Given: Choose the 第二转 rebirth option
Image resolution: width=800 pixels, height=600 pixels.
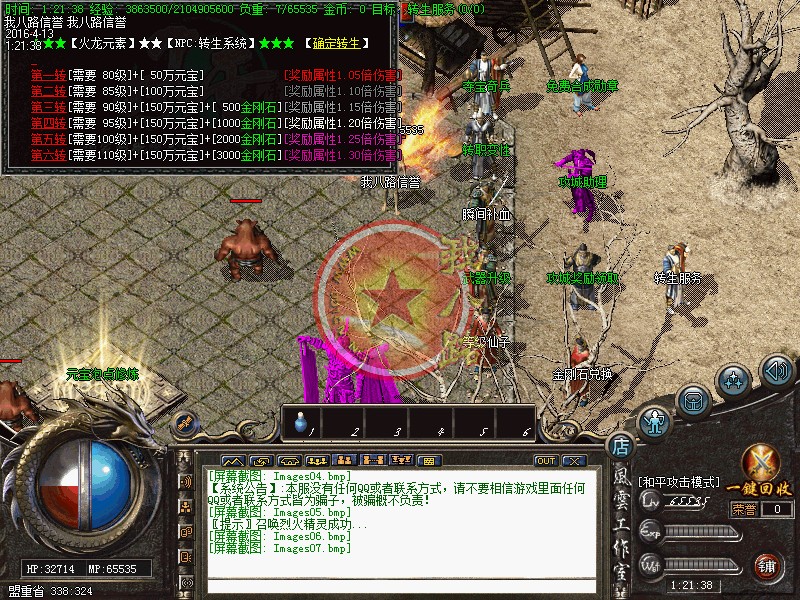Looking at the screenshot, I should tap(48, 91).
